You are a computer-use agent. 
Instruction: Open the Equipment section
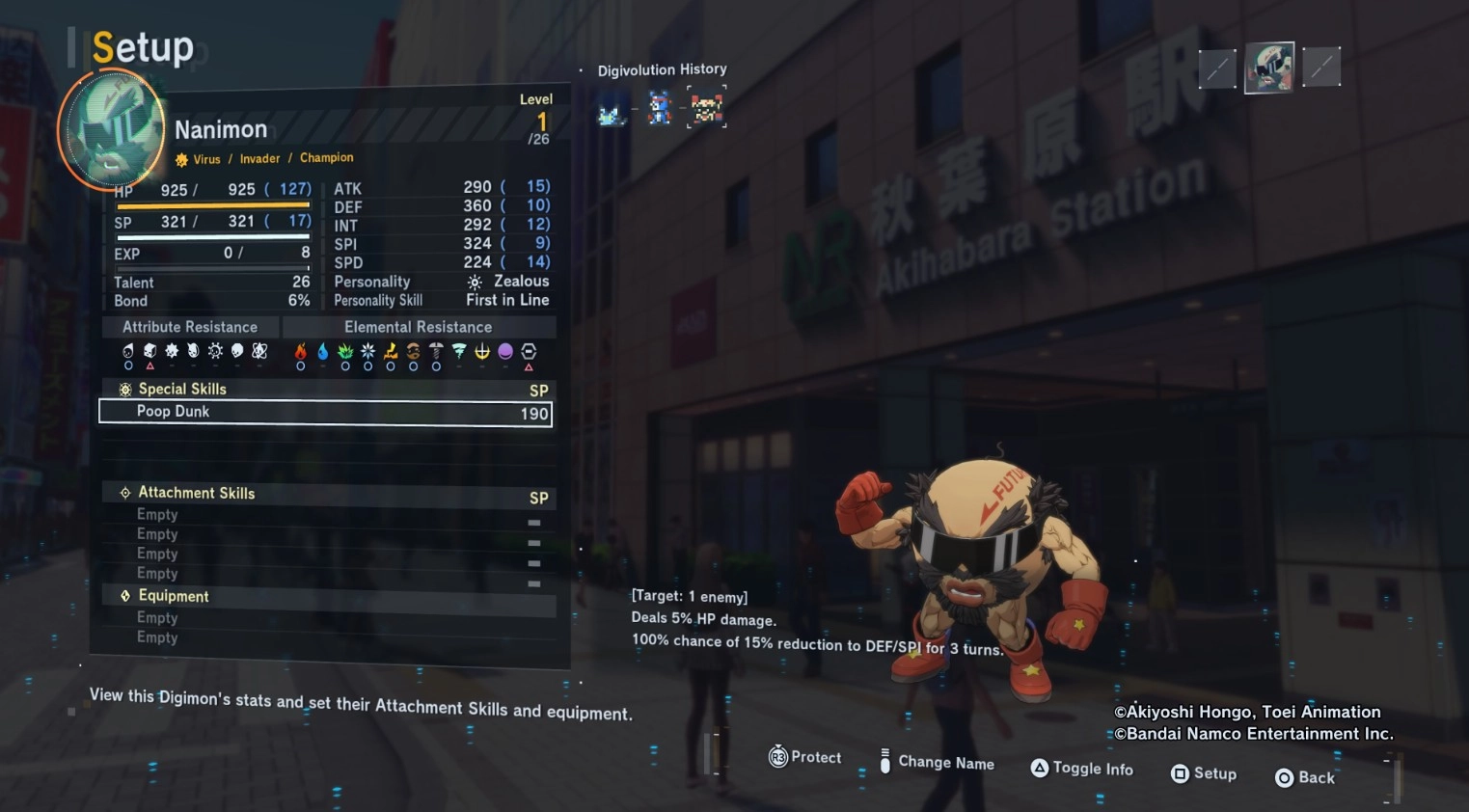[174, 596]
